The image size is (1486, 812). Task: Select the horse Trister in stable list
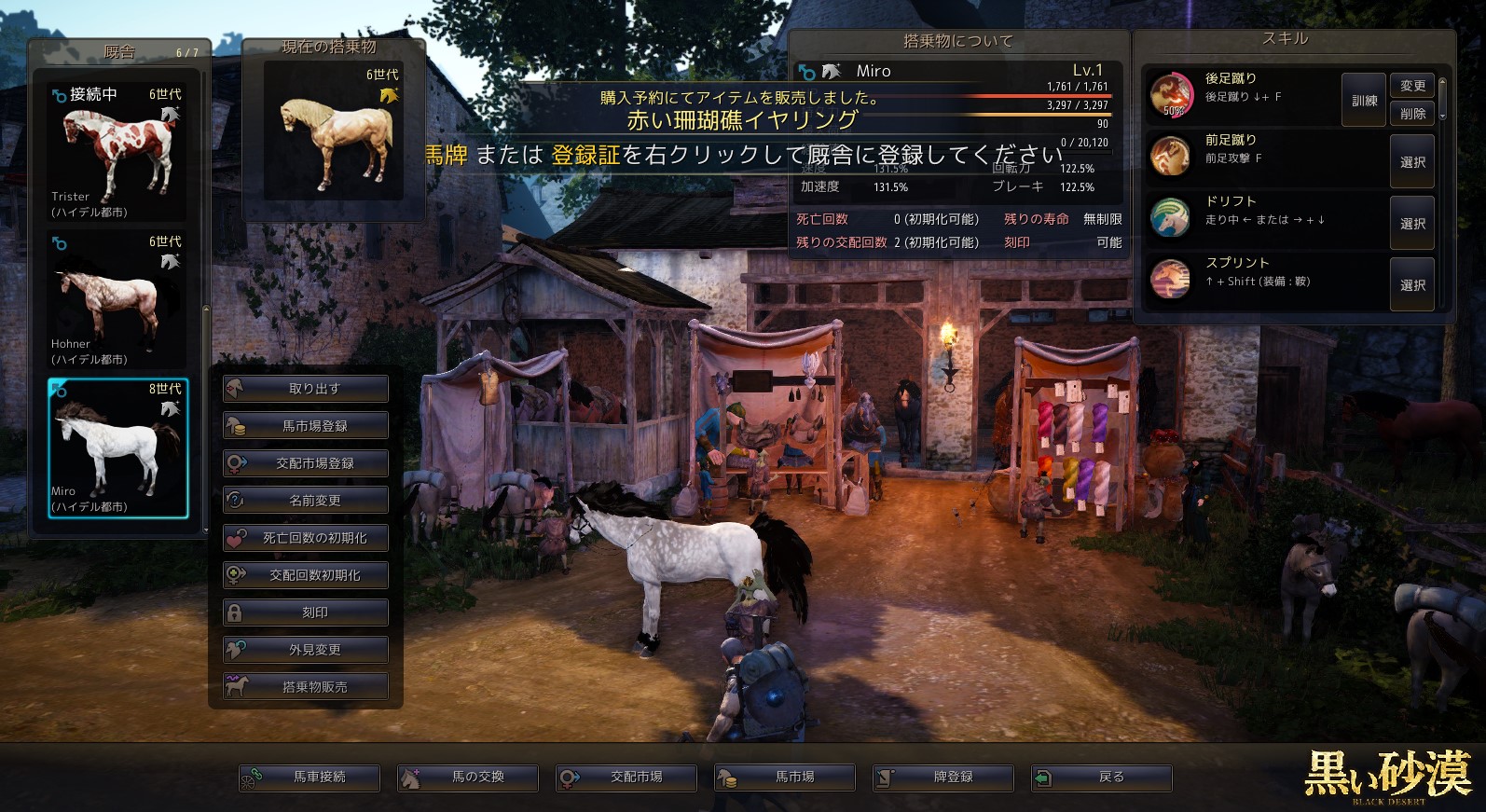[x=117, y=152]
